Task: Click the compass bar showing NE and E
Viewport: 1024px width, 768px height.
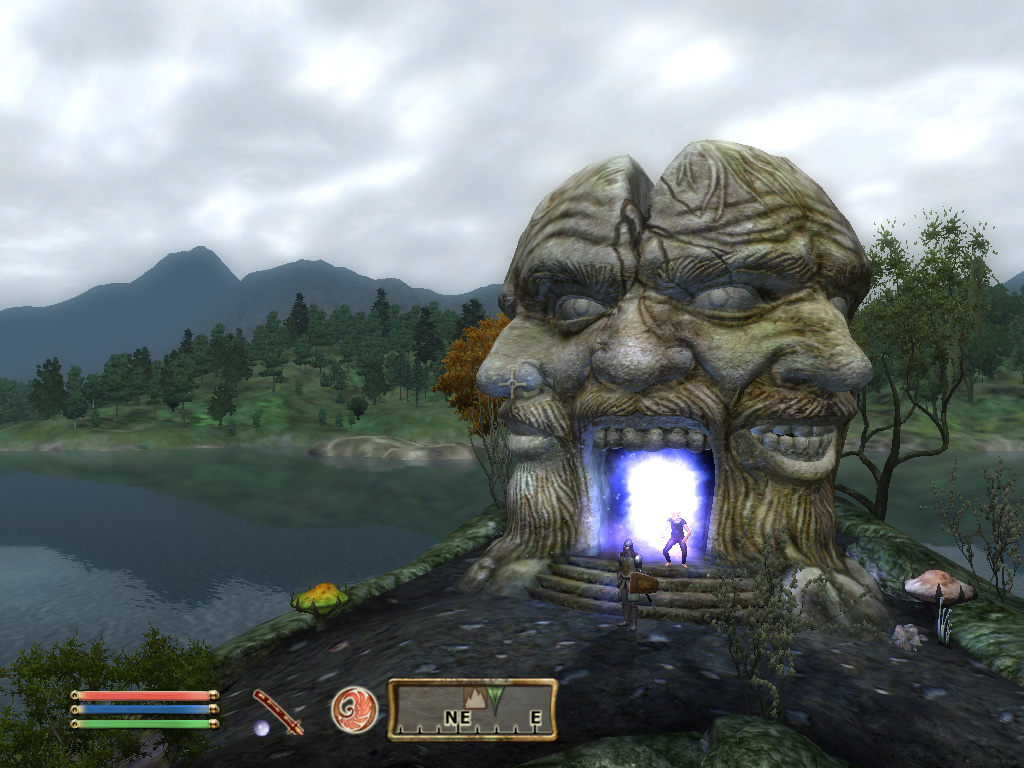Action: [x=472, y=710]
